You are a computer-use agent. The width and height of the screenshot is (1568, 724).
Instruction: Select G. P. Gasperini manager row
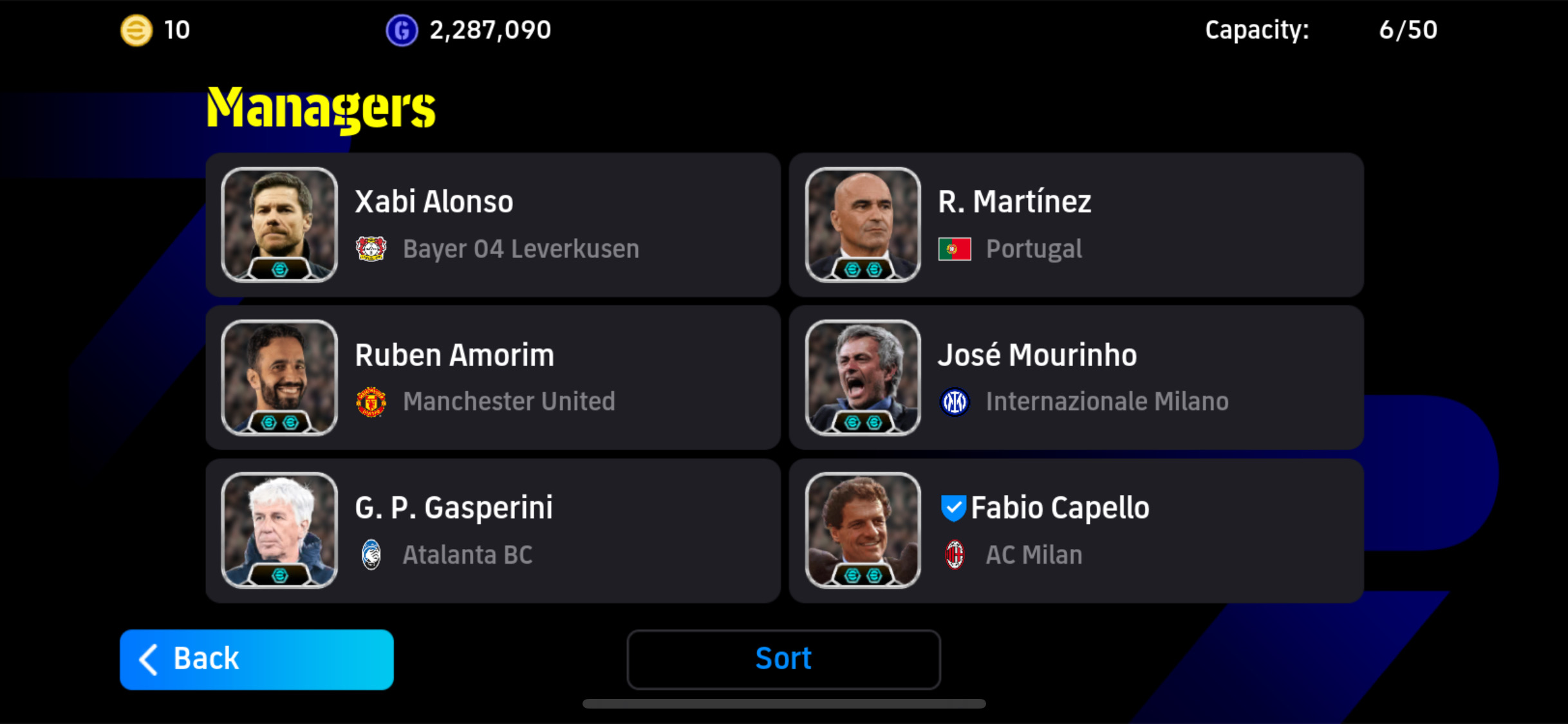click(492, 531)
